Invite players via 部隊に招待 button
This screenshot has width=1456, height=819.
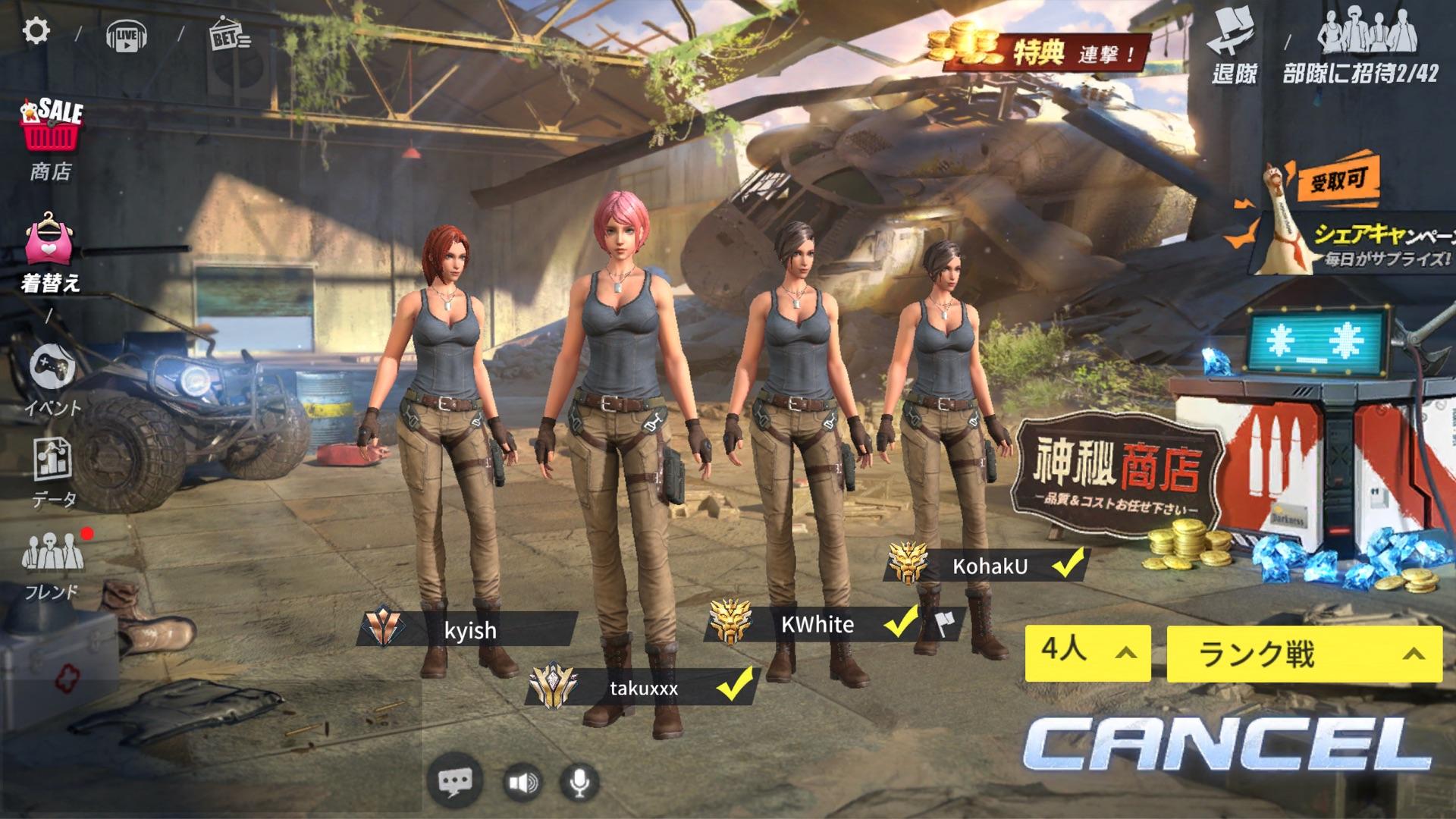[x=1360, y=47]
